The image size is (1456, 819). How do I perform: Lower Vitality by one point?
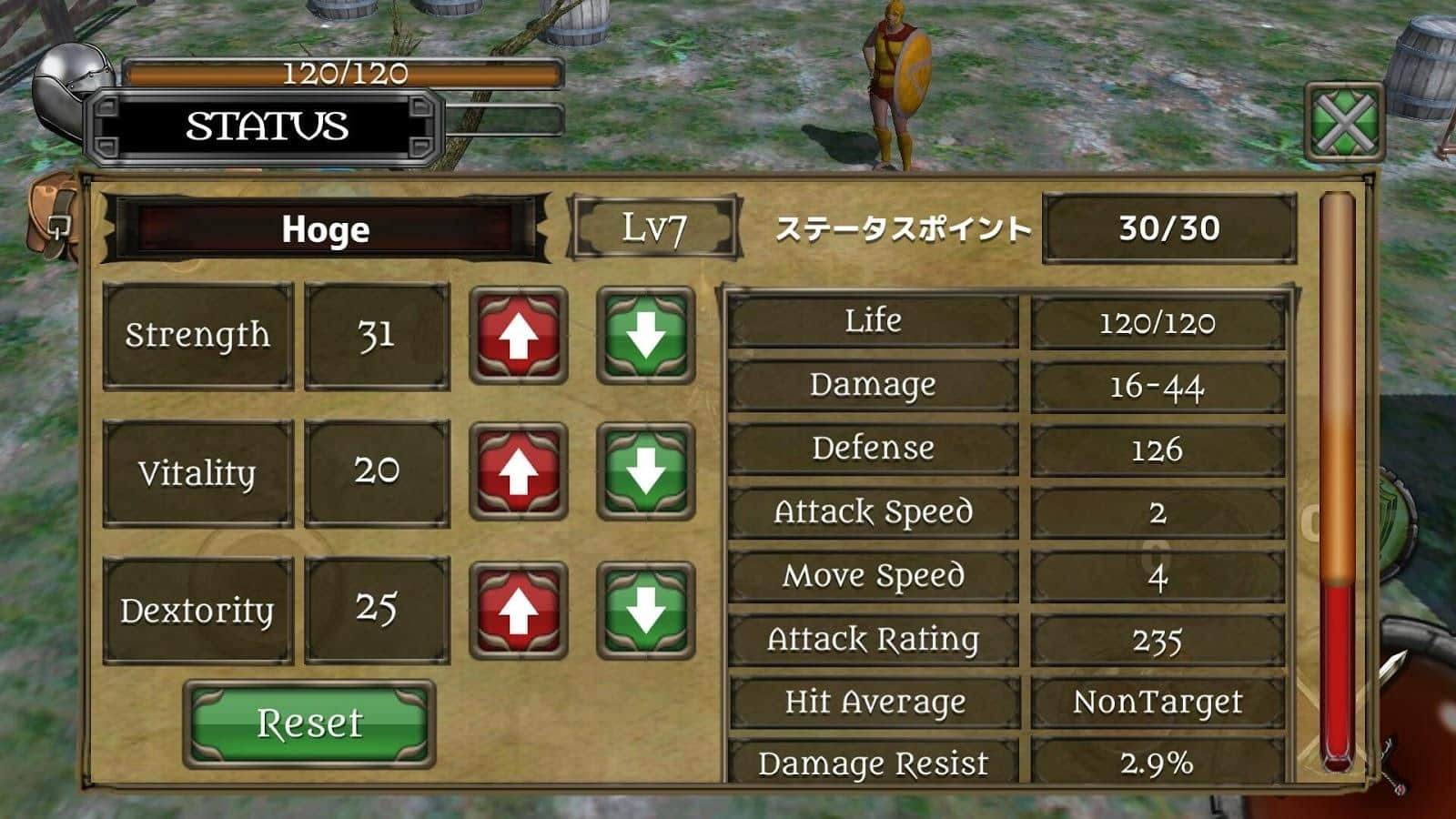coord(646,472)
